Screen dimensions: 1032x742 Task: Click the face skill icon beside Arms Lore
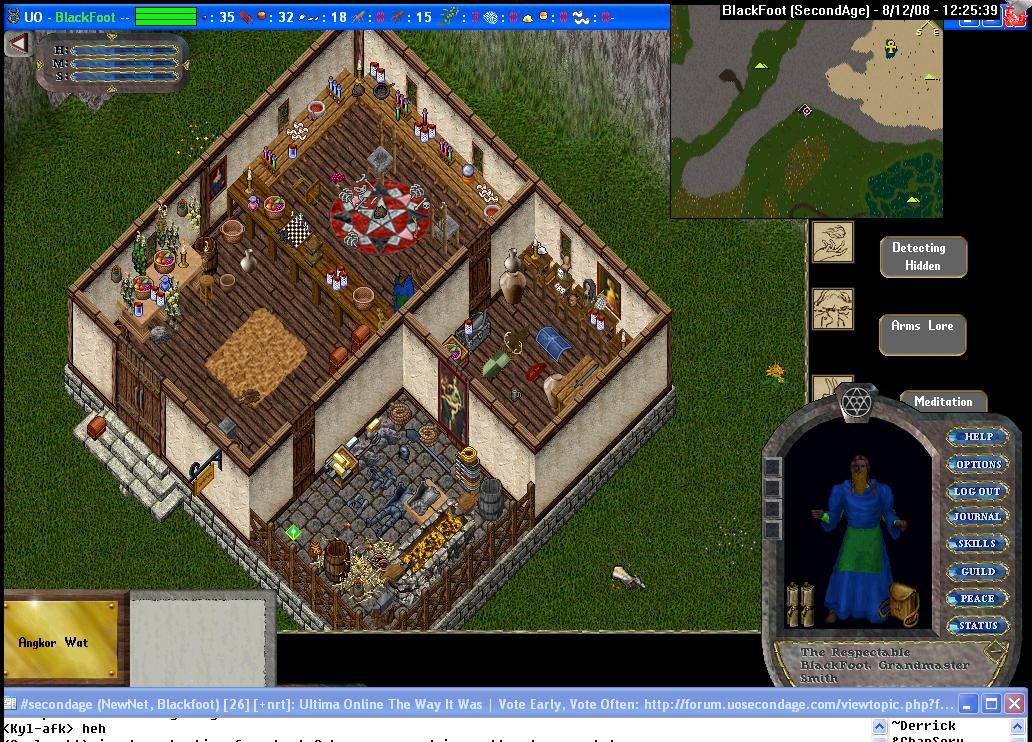(x=832, y=309)
